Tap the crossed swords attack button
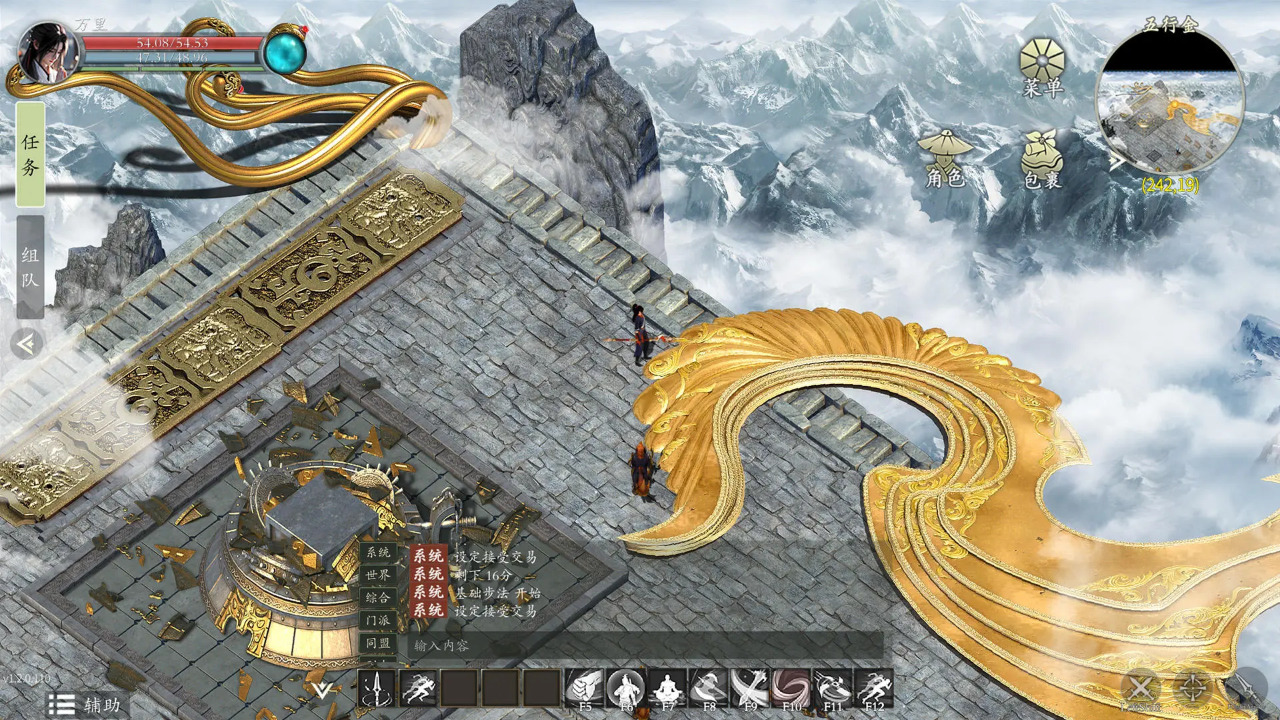Image resolution: width=1280 pixels, height=720 pixels. point(1140,688)
